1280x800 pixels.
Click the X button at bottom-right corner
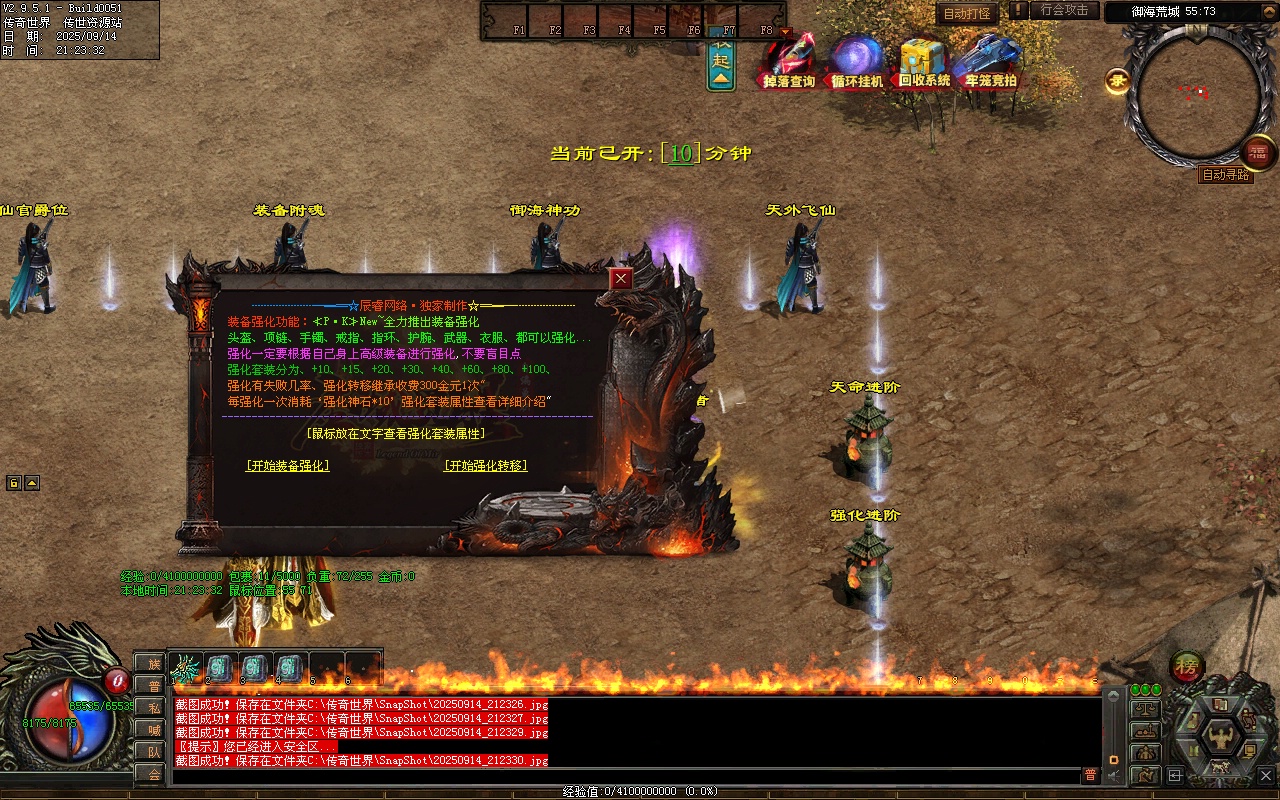[1265, 775]
